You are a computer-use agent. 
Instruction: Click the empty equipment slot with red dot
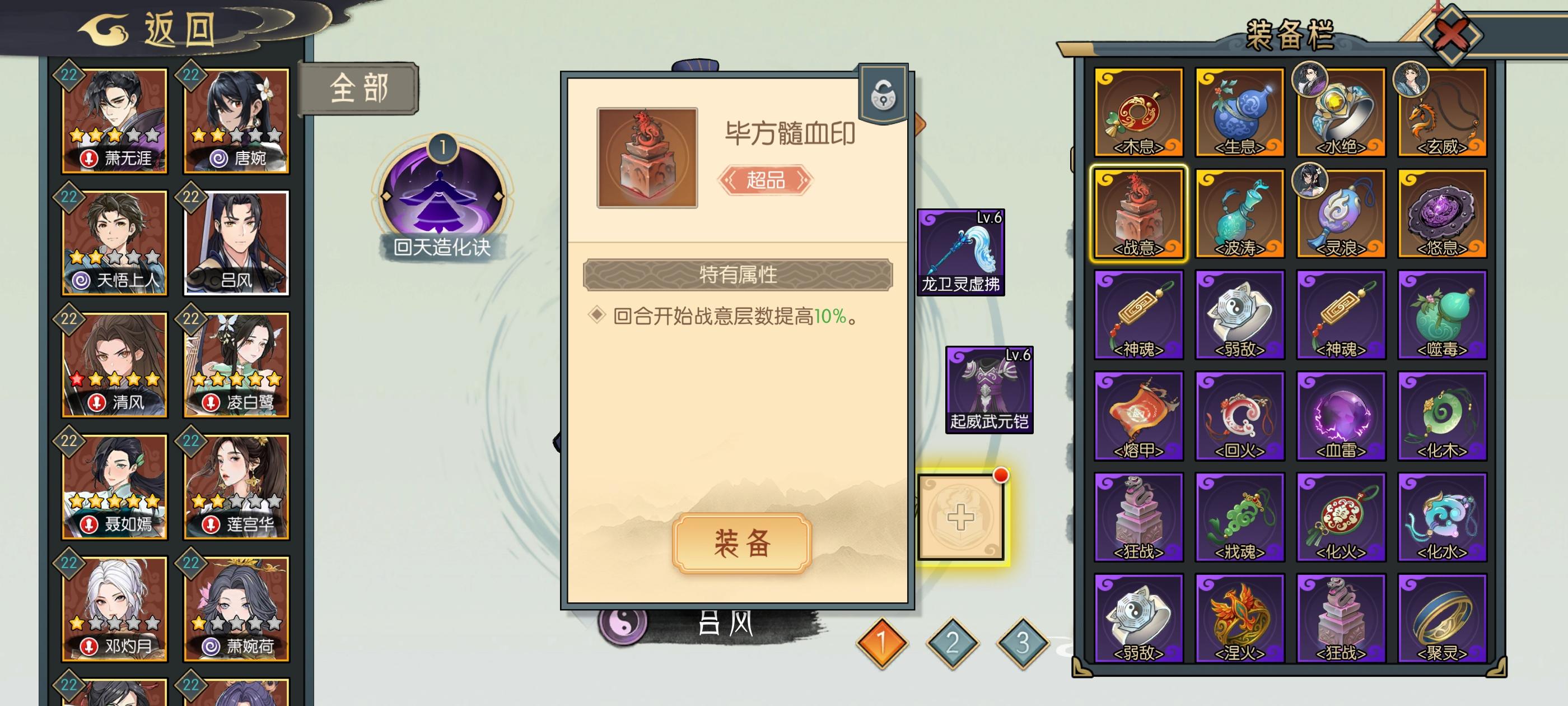pos(962,517)
